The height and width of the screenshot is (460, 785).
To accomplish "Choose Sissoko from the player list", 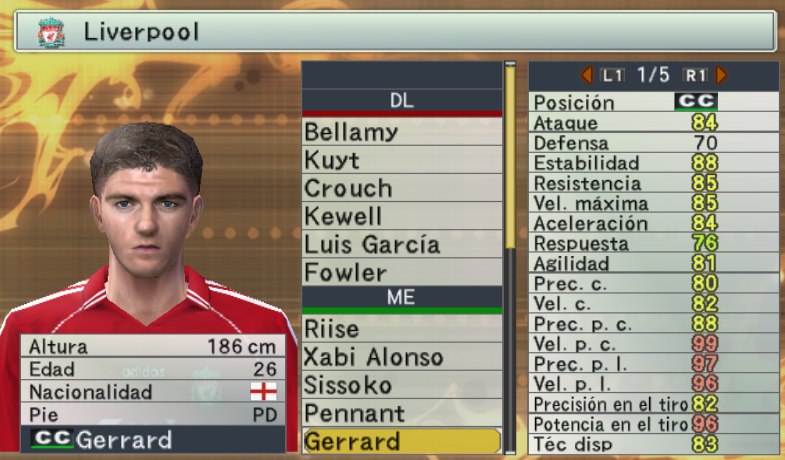I will 401,385.
